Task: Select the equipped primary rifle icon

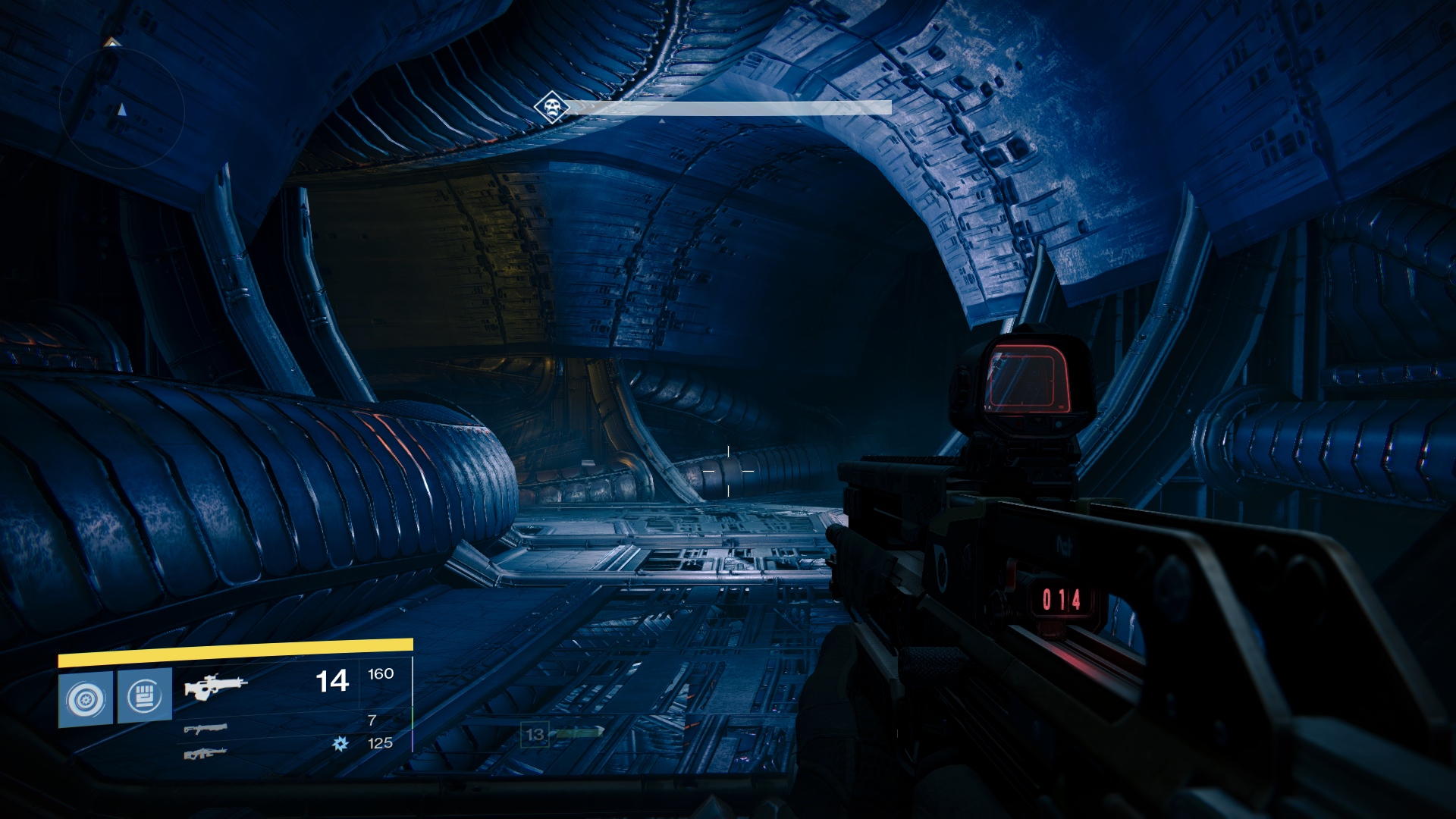Action: [215, 686]
